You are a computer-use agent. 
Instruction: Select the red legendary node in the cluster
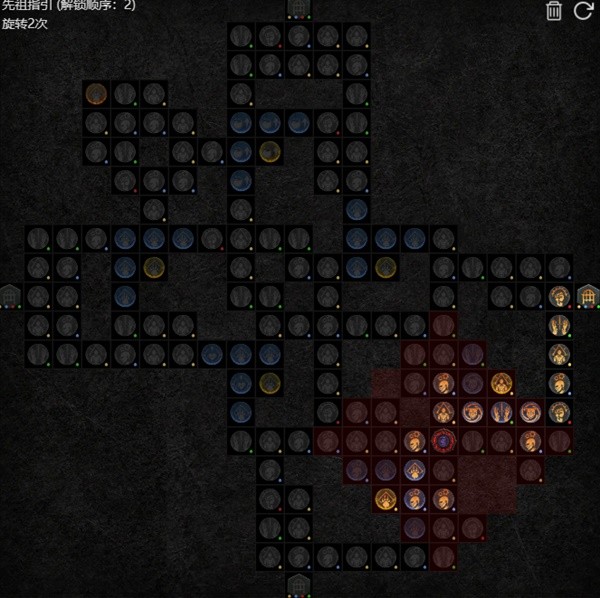tap(443, 440)
